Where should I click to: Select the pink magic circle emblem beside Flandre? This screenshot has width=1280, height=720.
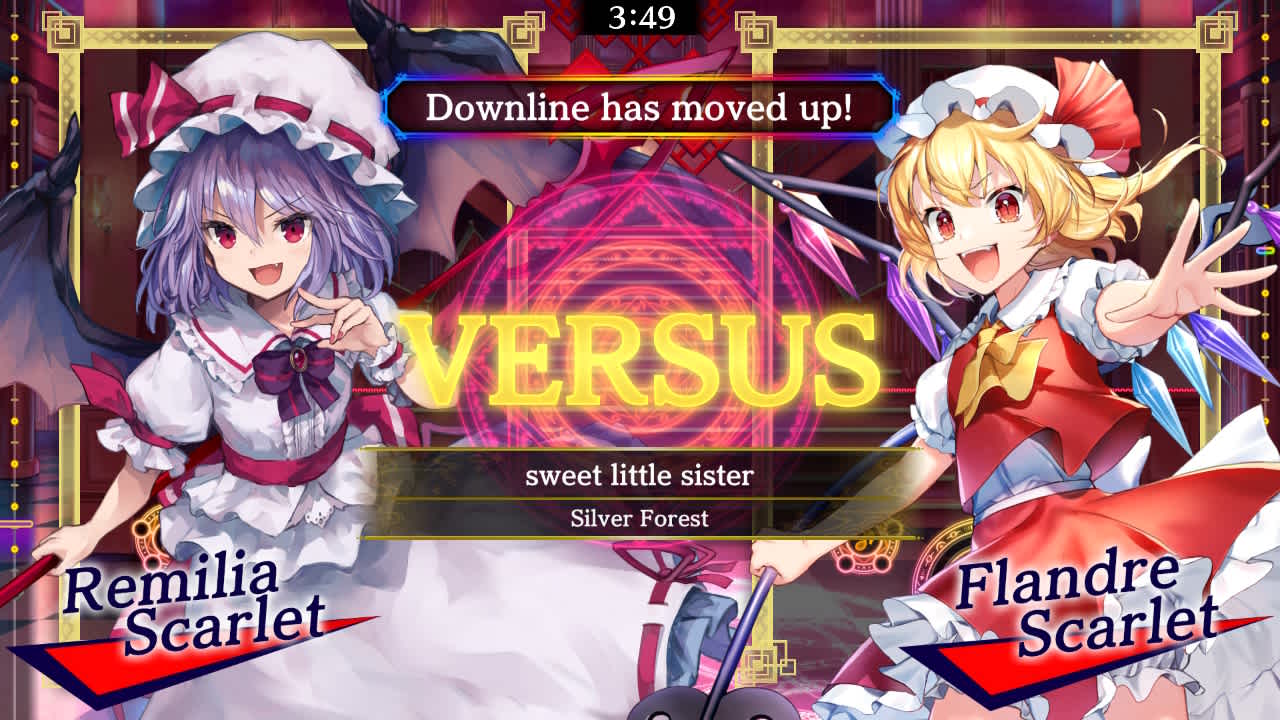(x=864, y=560)
